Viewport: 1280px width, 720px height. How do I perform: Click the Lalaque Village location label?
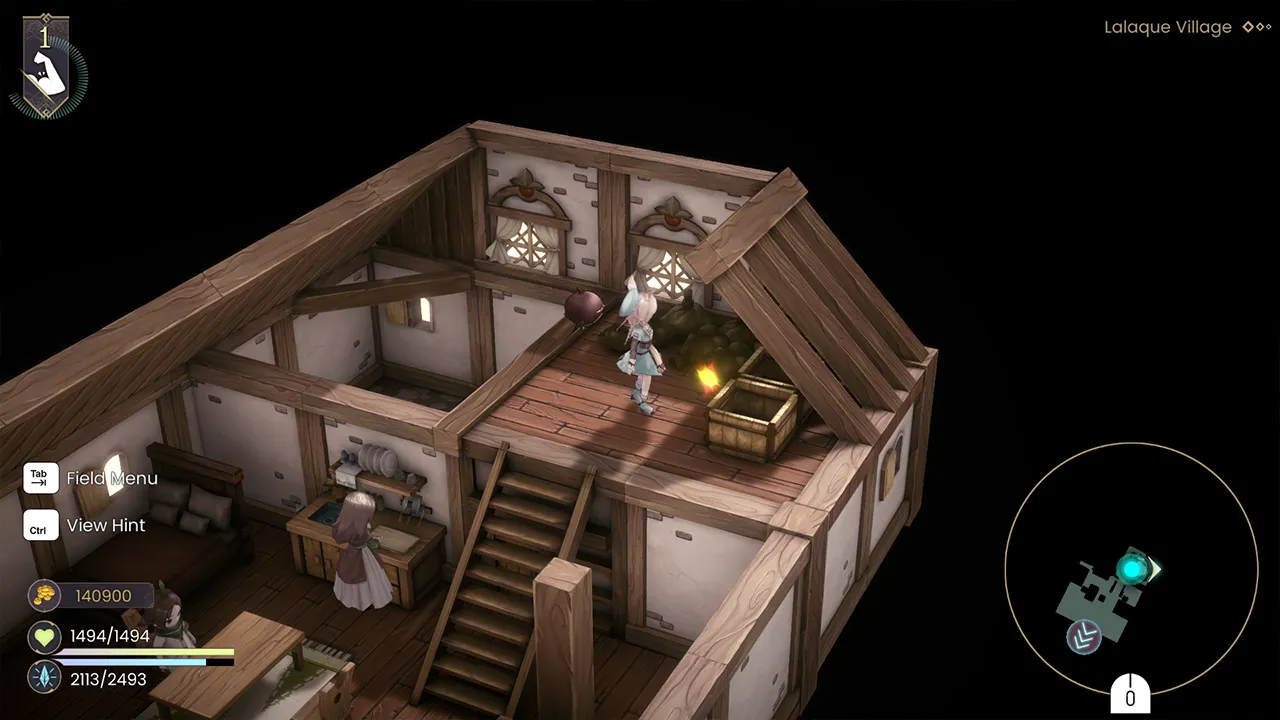tap(1168, 27)
